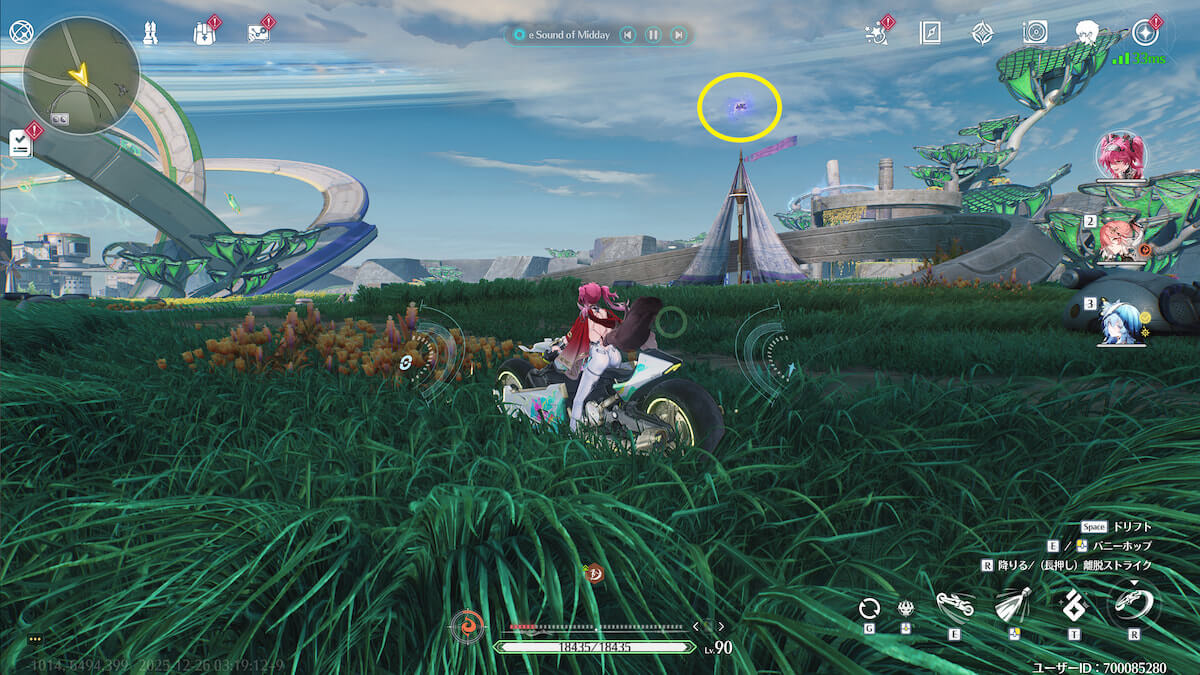Open the globe icon beside the minimap
Screen dimensions: 1200x675
pos(19,31)
